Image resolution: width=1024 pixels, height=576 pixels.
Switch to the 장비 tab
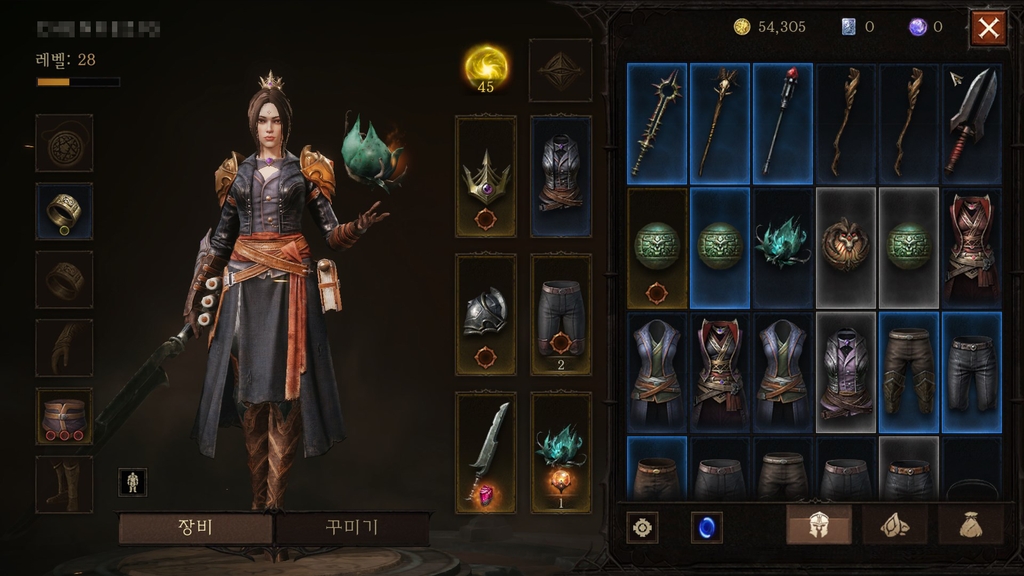click(x=195, y=528)
